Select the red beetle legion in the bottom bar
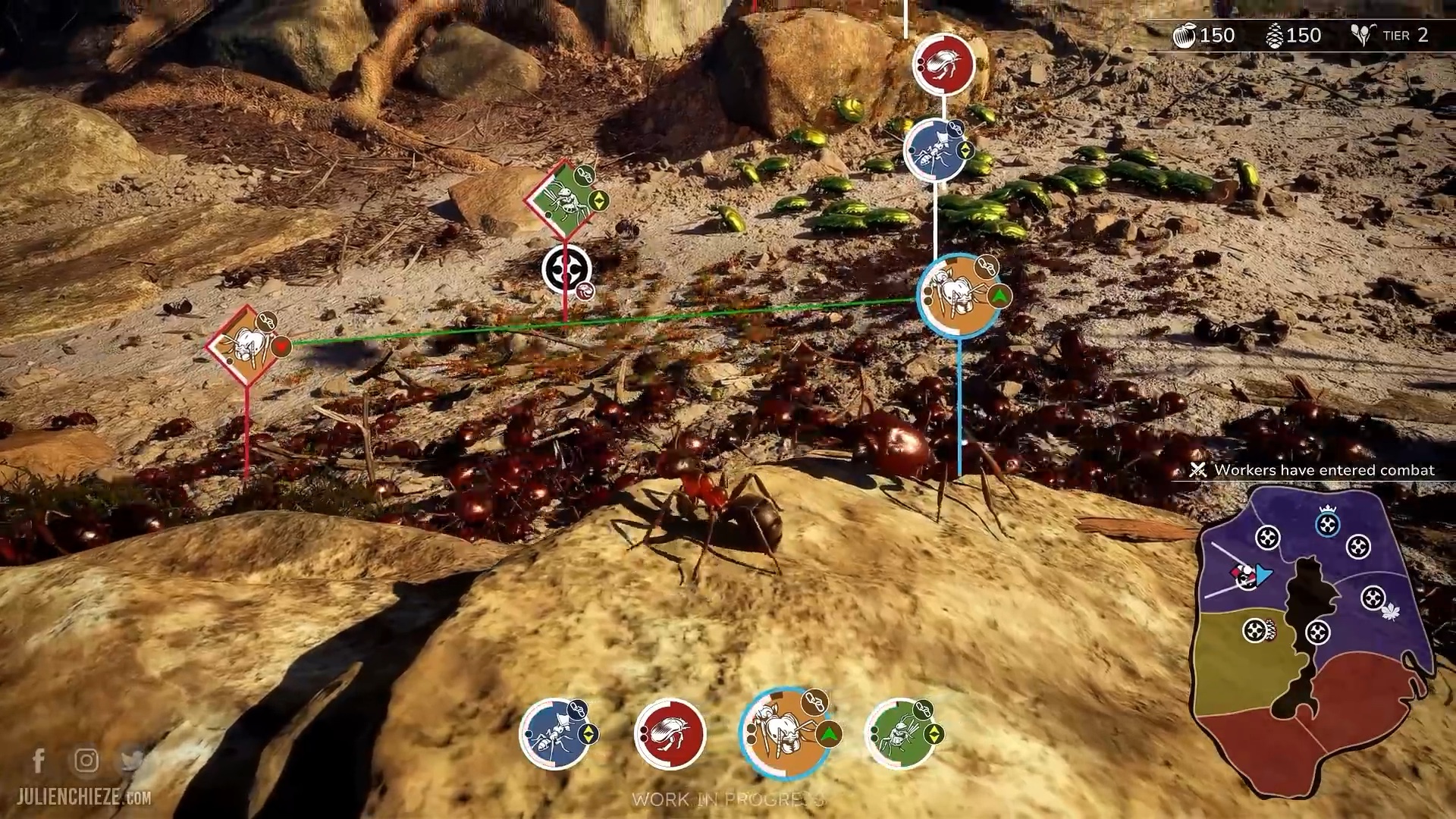1456x819 pixels. pos(670,733)
